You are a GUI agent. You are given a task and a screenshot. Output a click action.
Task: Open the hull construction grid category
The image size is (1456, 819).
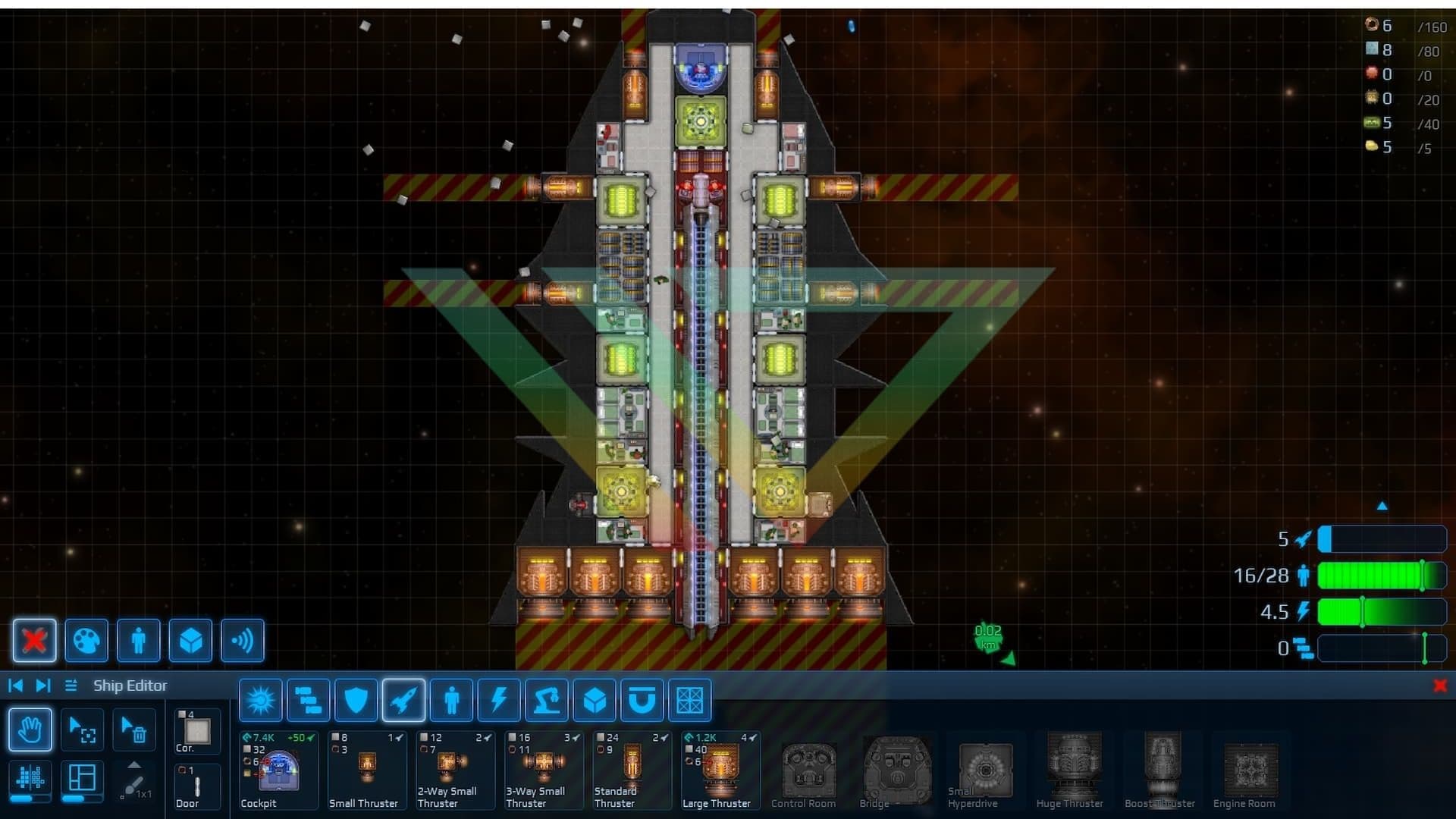pyautogui.click(x=691, y=700)
